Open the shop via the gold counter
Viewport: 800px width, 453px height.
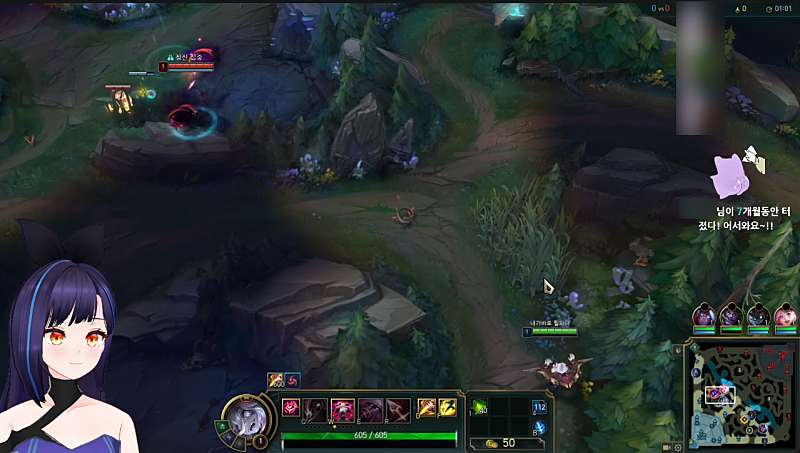[500, 442]
